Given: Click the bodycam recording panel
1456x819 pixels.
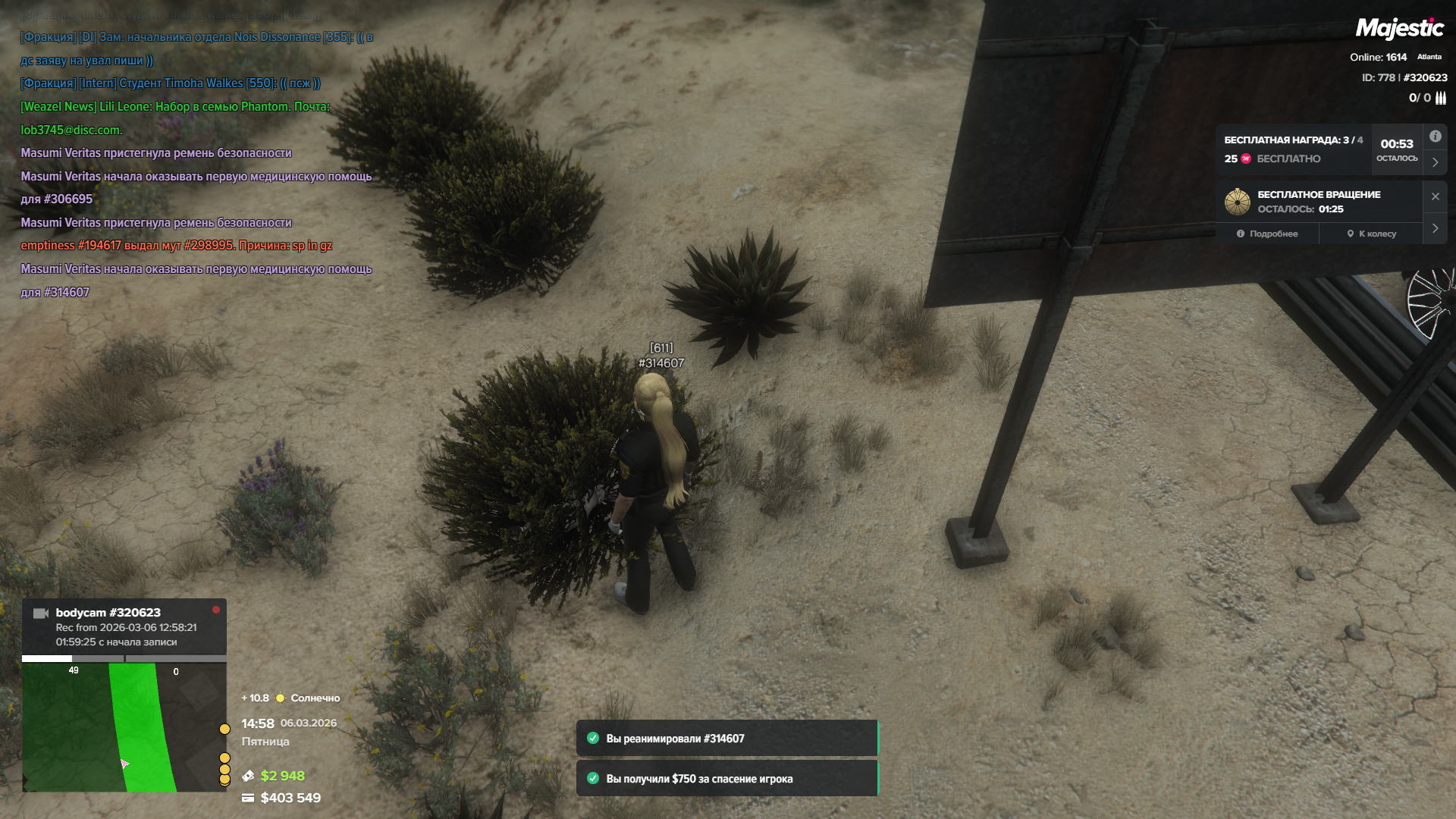Looking at the screenshot, I should [124, 626].
